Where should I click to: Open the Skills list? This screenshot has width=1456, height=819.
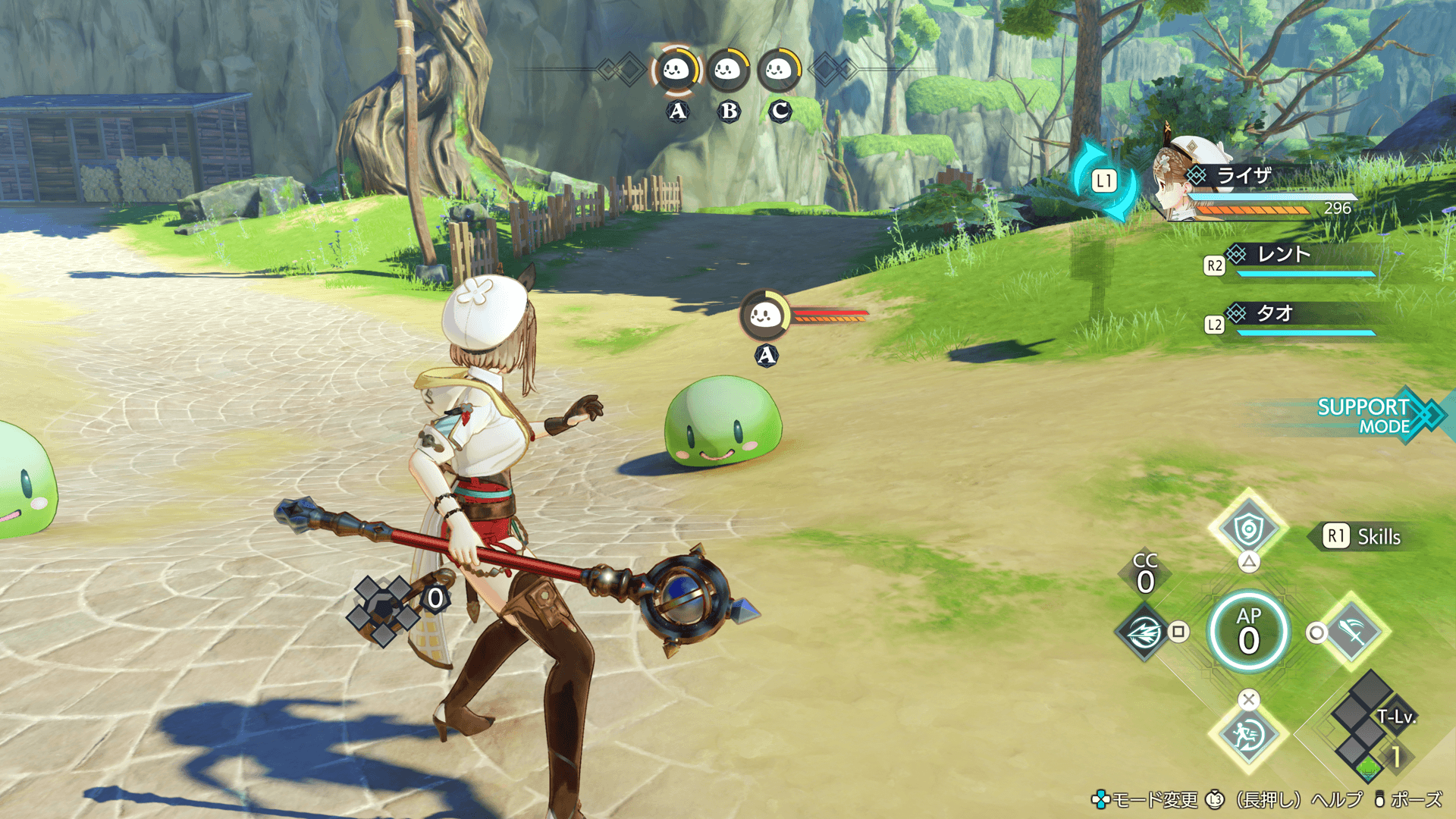1365,537
